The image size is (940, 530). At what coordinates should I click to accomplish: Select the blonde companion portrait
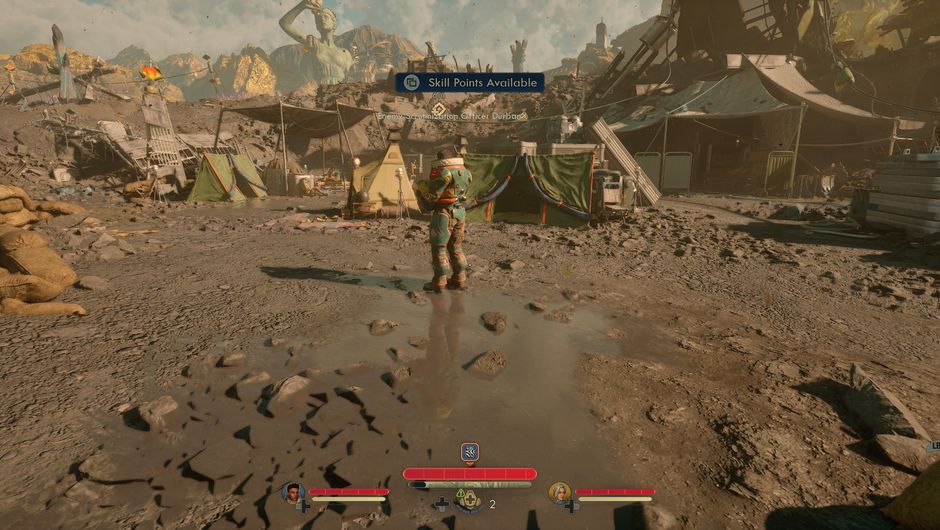coord(559,492)
